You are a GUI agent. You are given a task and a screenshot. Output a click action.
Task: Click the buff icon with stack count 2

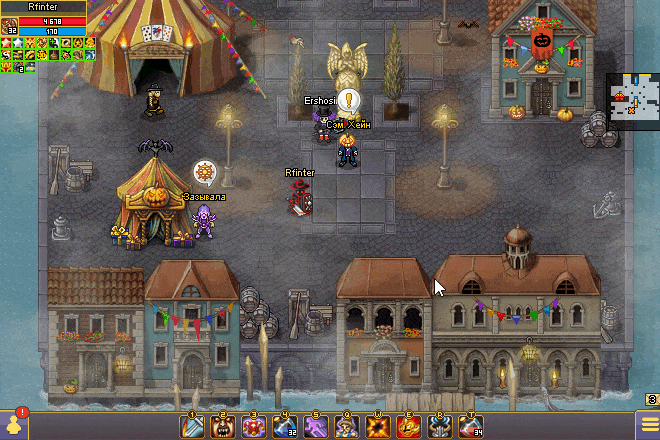(19, 67)
